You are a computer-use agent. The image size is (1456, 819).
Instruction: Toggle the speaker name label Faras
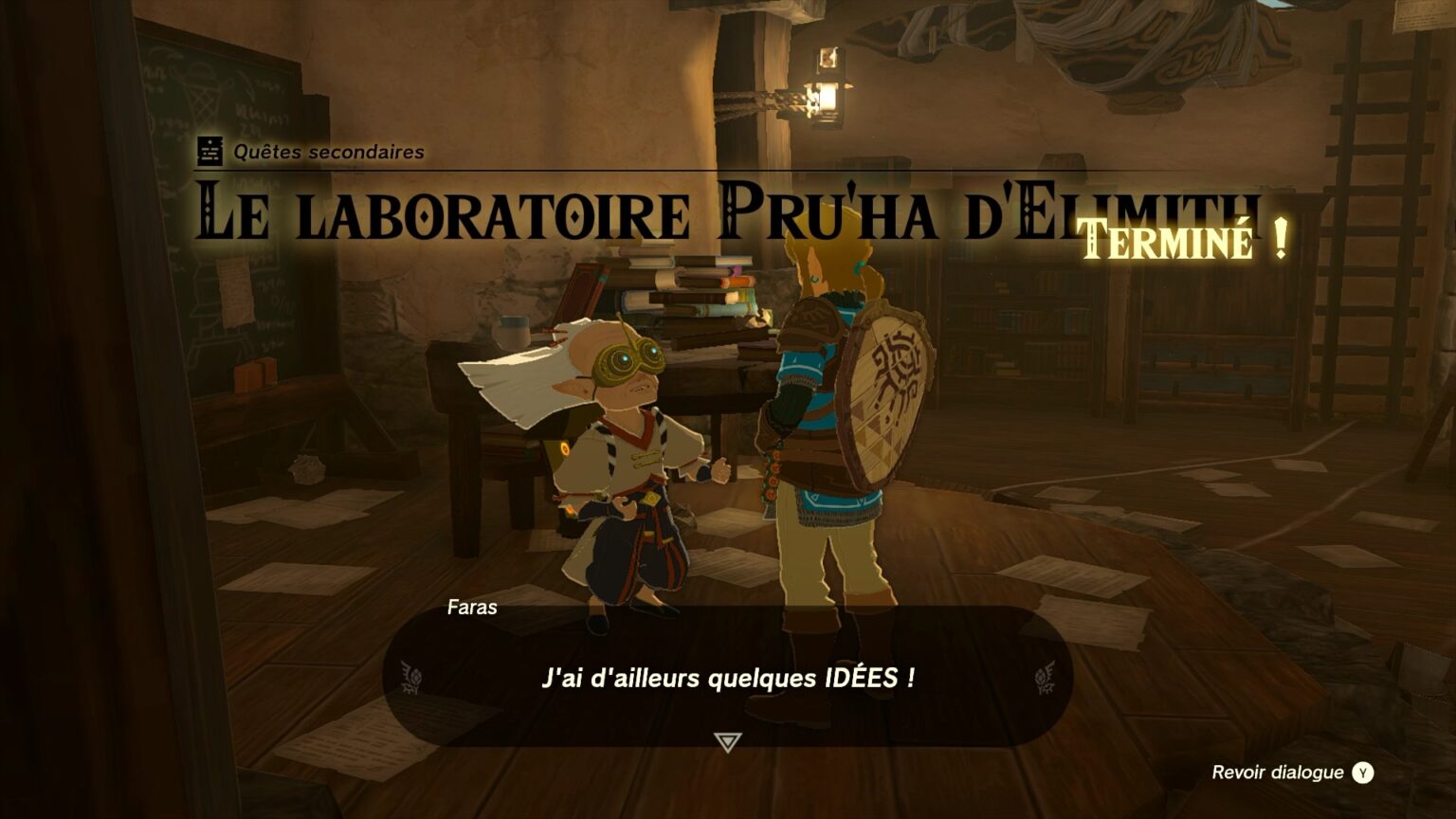474,609
